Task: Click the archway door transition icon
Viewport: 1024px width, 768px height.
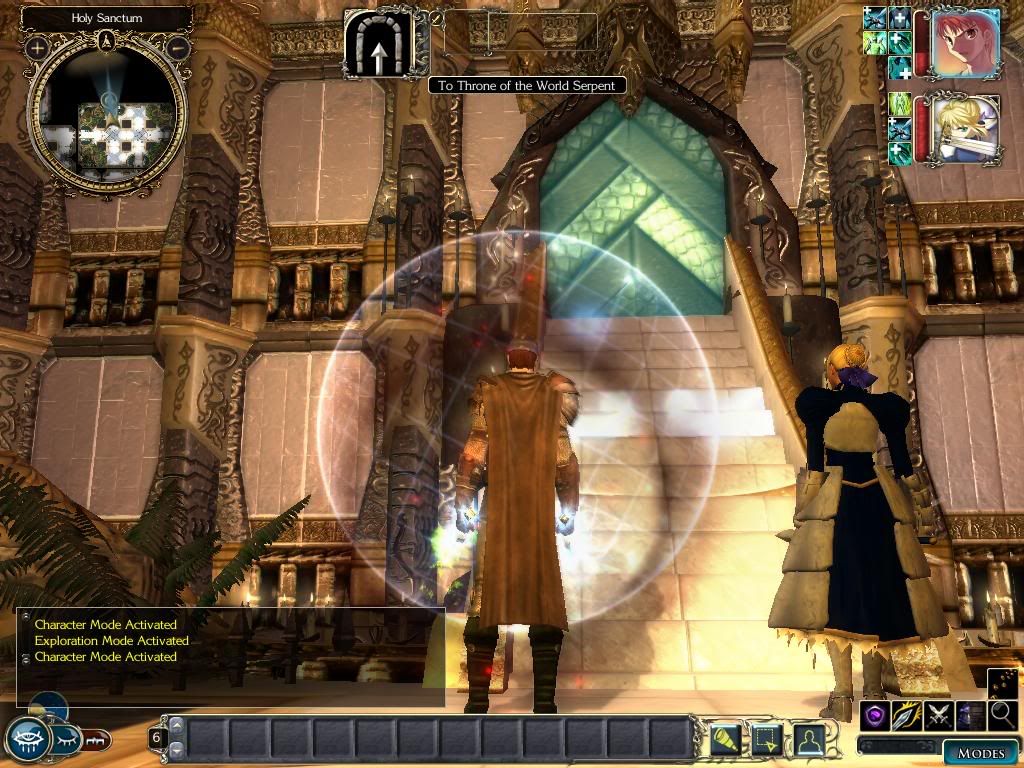Action: point(378,44)
